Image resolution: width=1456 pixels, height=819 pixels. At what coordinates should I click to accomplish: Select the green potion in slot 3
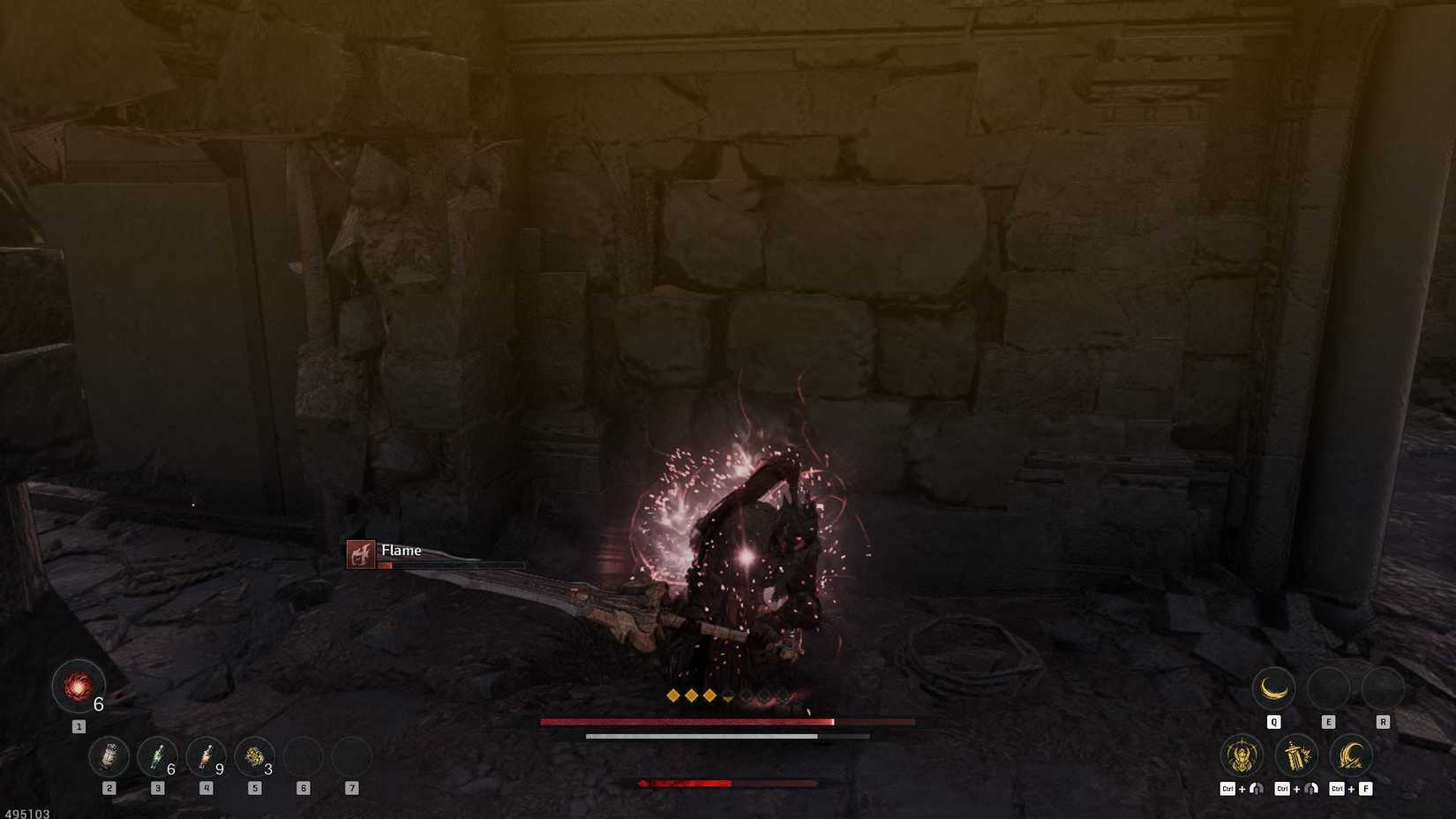tap(159, 757)
